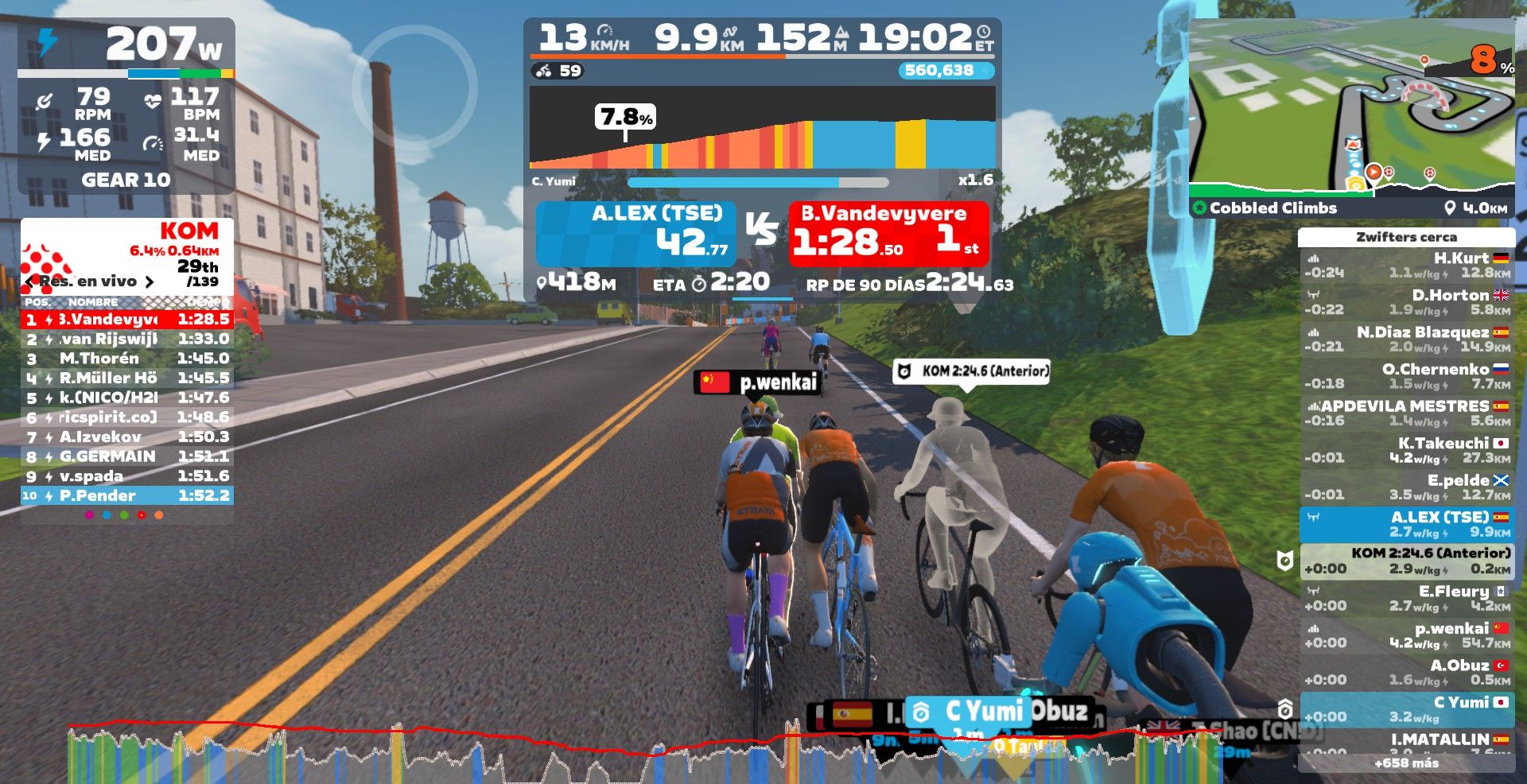The height and width of the screenshot is (784, 1527).
Task: Select O.Chernenko rider row
Action: (1406, 376)
